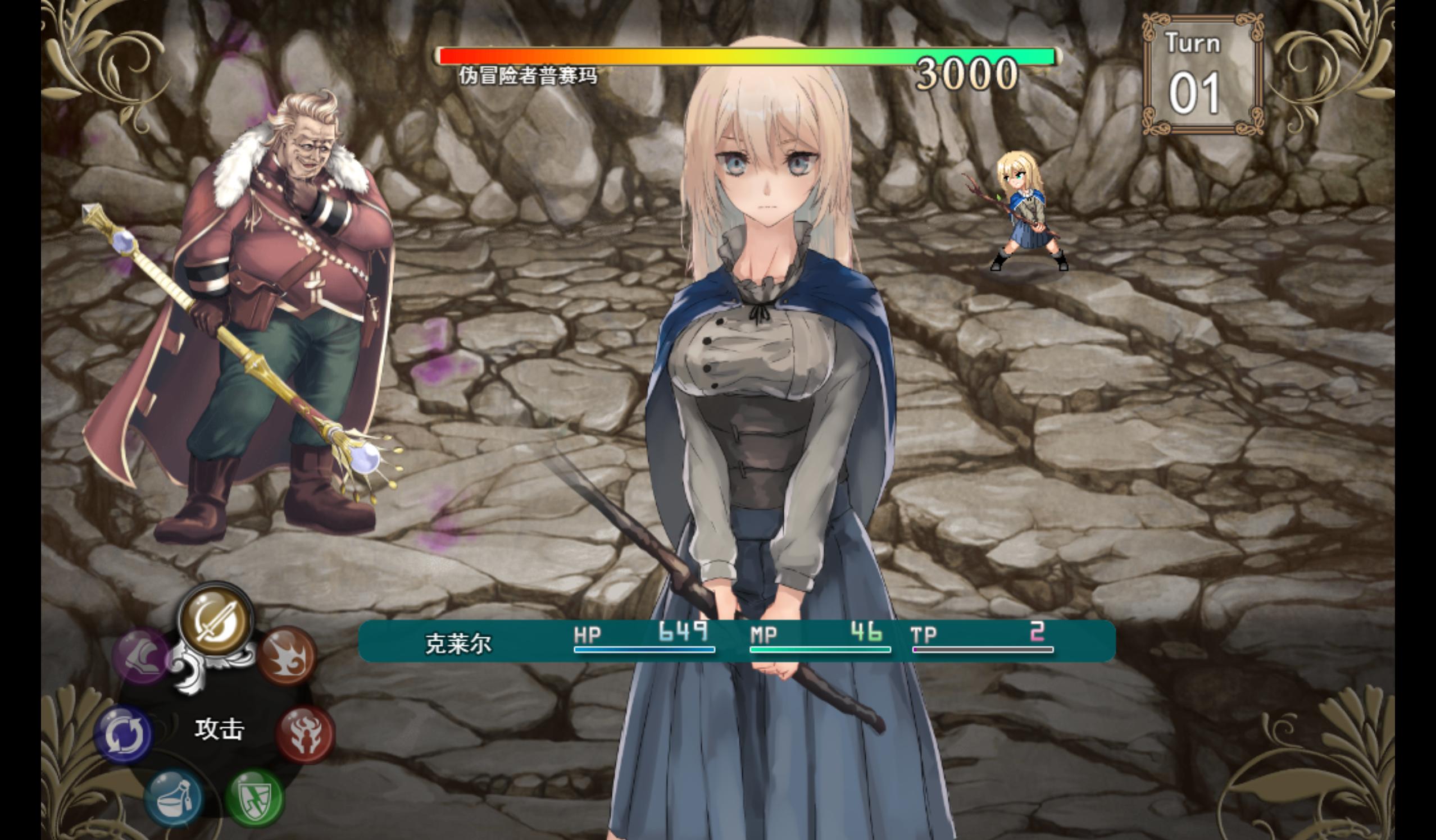Open the blue potion item command
1436x840 pixels.
(x=173, y=797)
